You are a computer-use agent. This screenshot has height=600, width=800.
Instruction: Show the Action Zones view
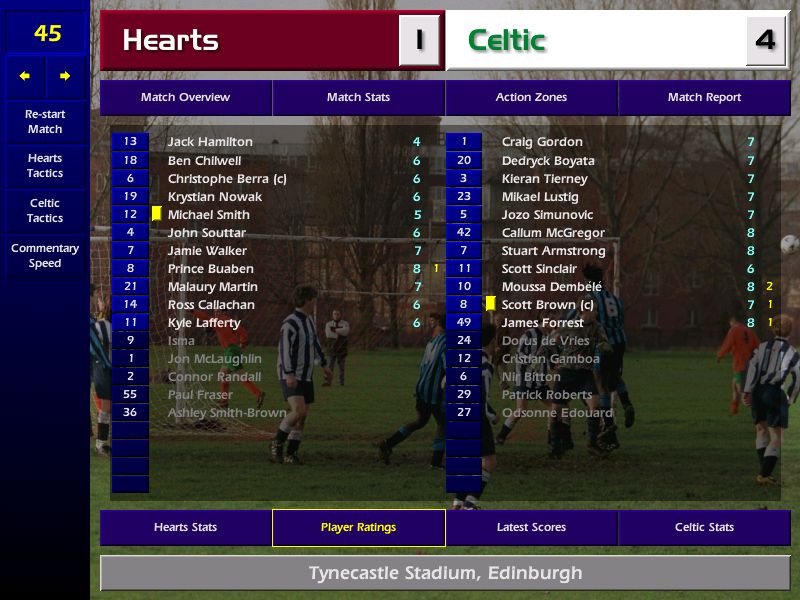pyautogui.click(x=531, y=97)
